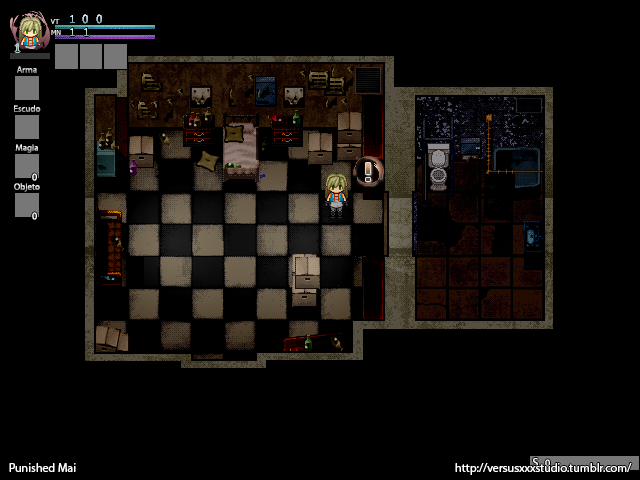This screenshot has width=640, height=480.
Task: Choose the Magia spell slot
Action: click(27, 166)
